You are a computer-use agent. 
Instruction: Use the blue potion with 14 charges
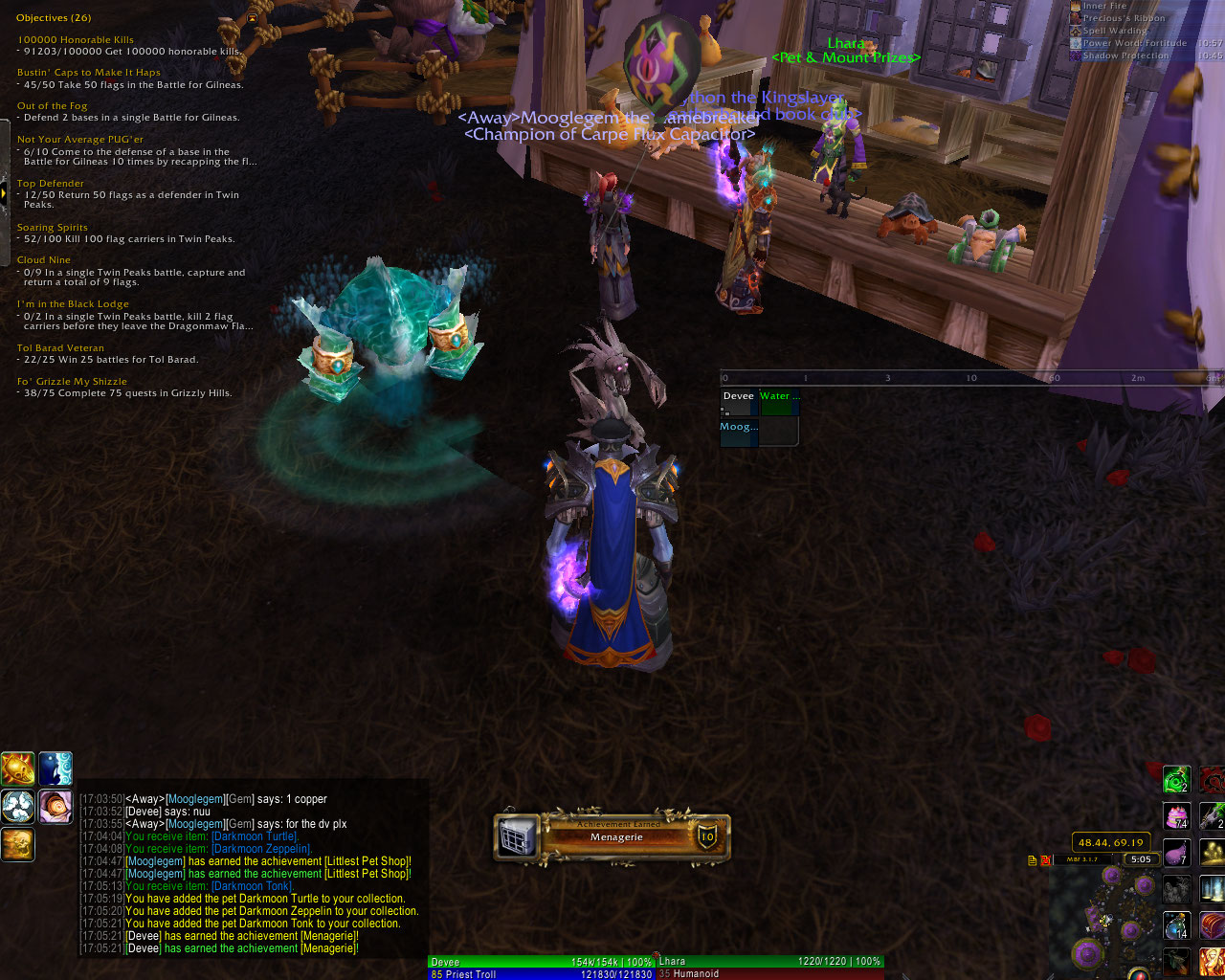coord(1176,925)
